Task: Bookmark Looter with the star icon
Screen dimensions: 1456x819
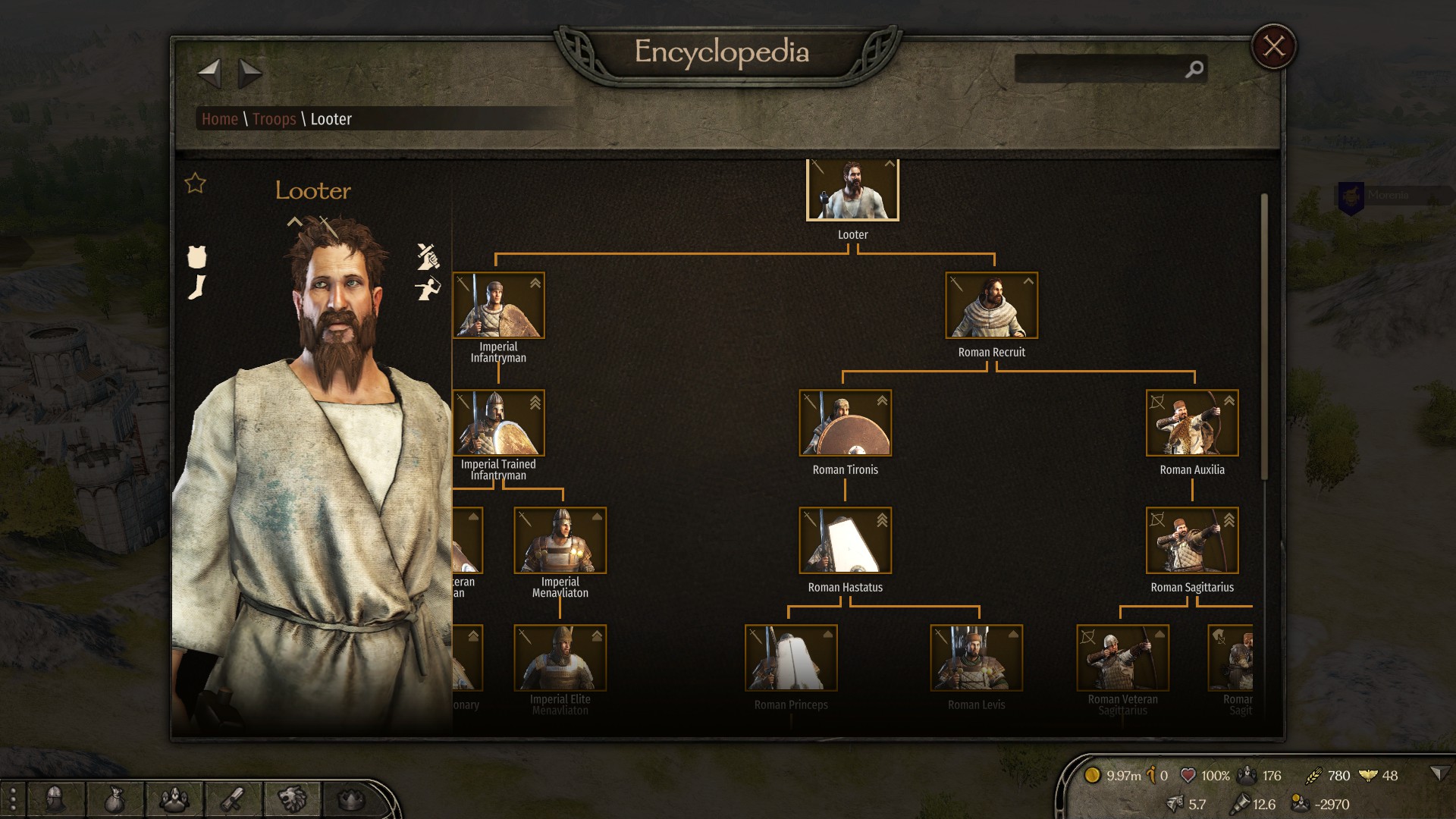Action: pyautogui.click(x=196, y=183)
